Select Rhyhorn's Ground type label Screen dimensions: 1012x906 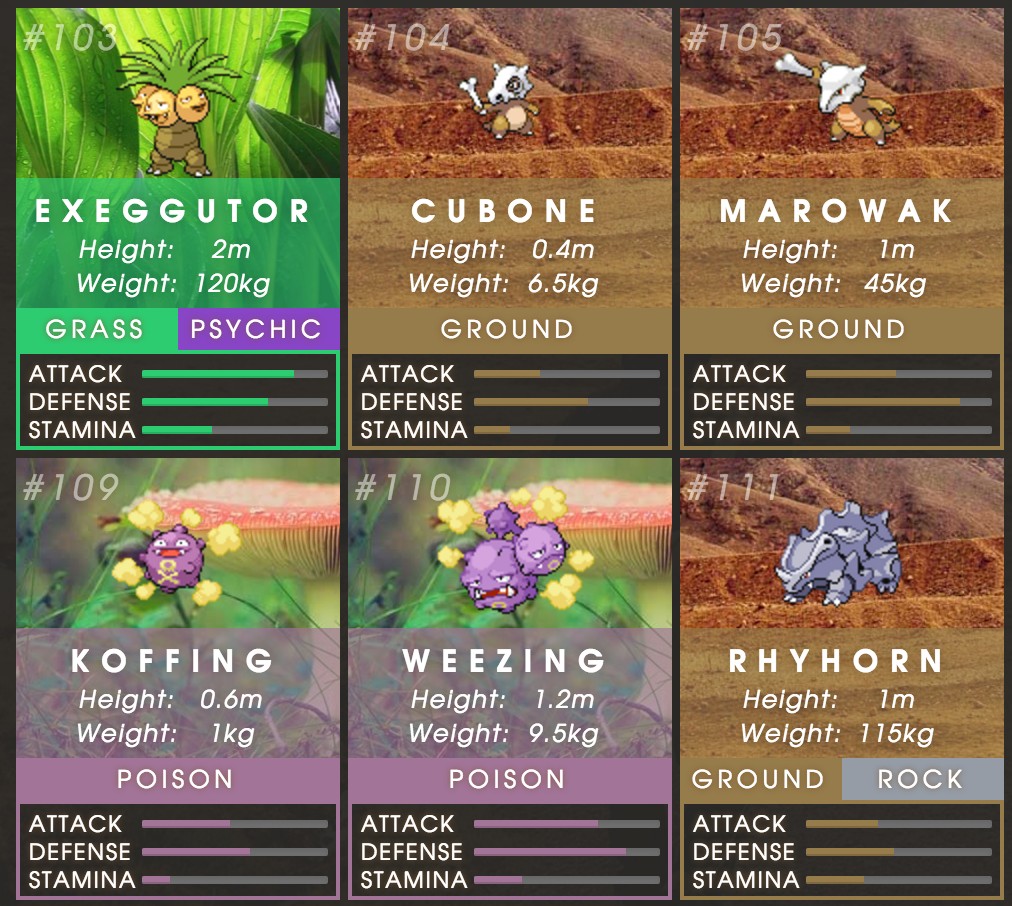point(760,779)
